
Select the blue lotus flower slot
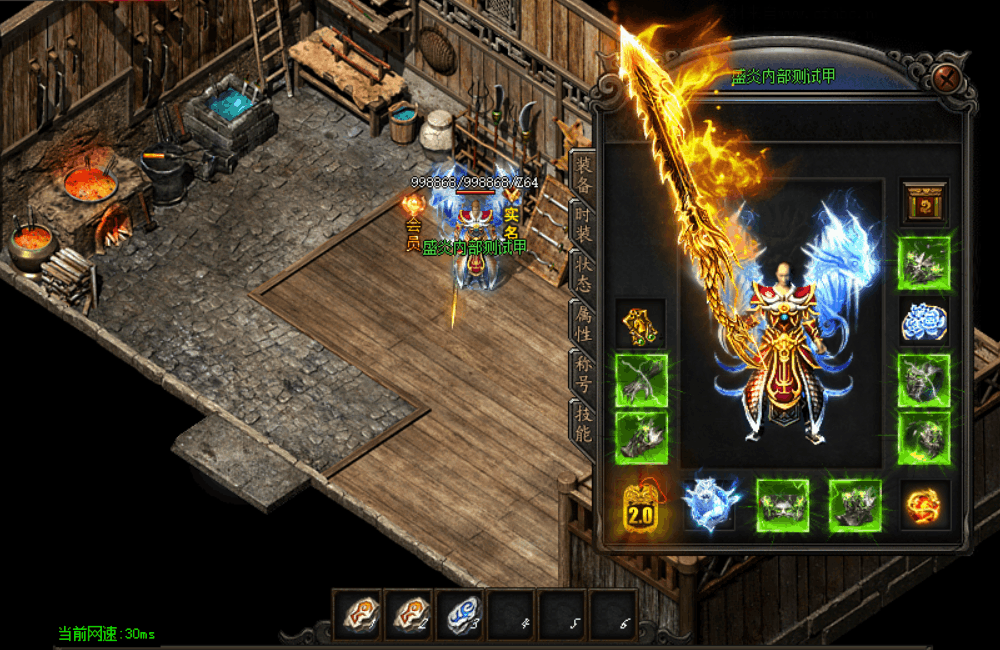tap(923, 321)
